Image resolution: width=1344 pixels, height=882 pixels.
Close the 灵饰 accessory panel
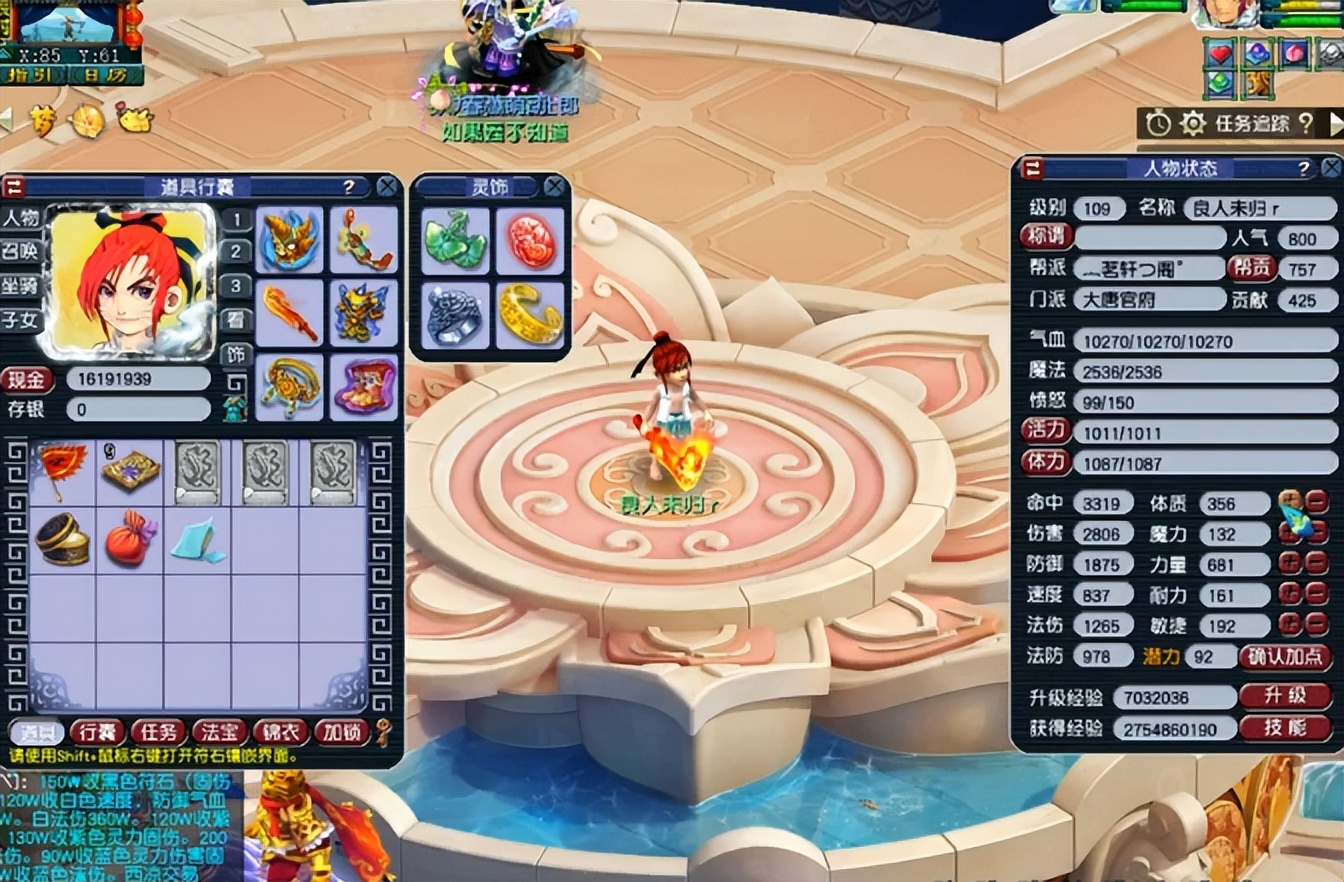coord(554,186)
